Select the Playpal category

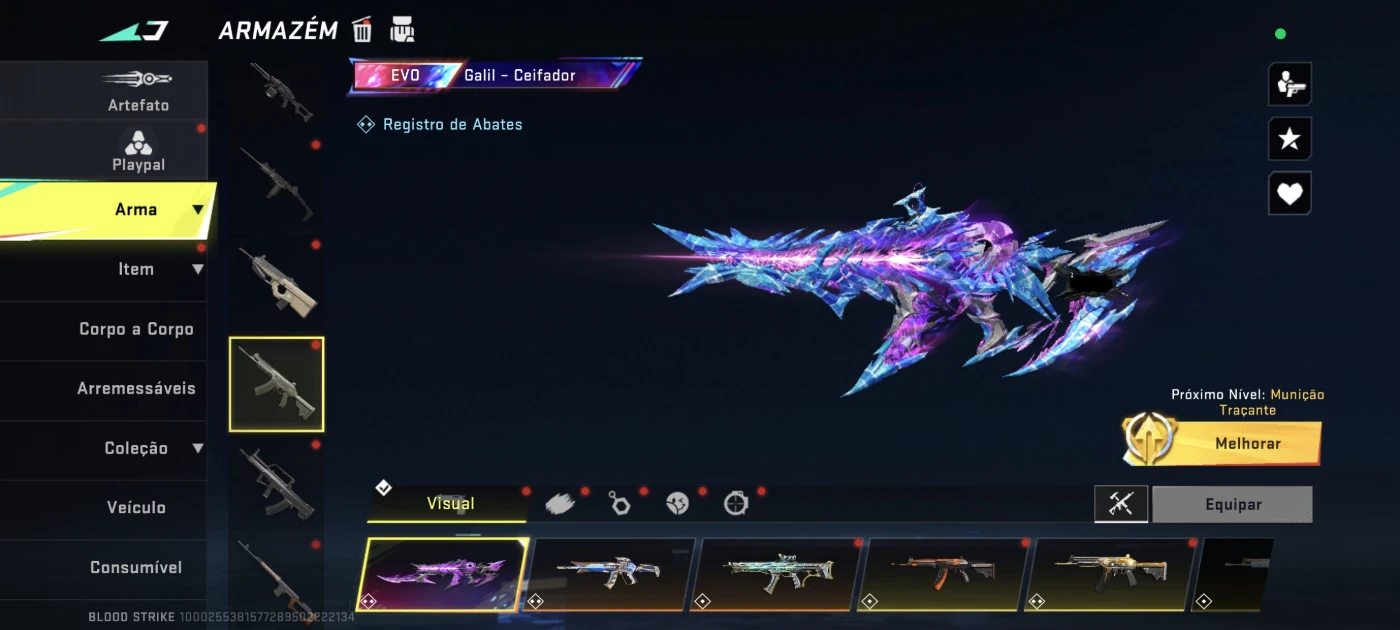click(x=138, y=150)
